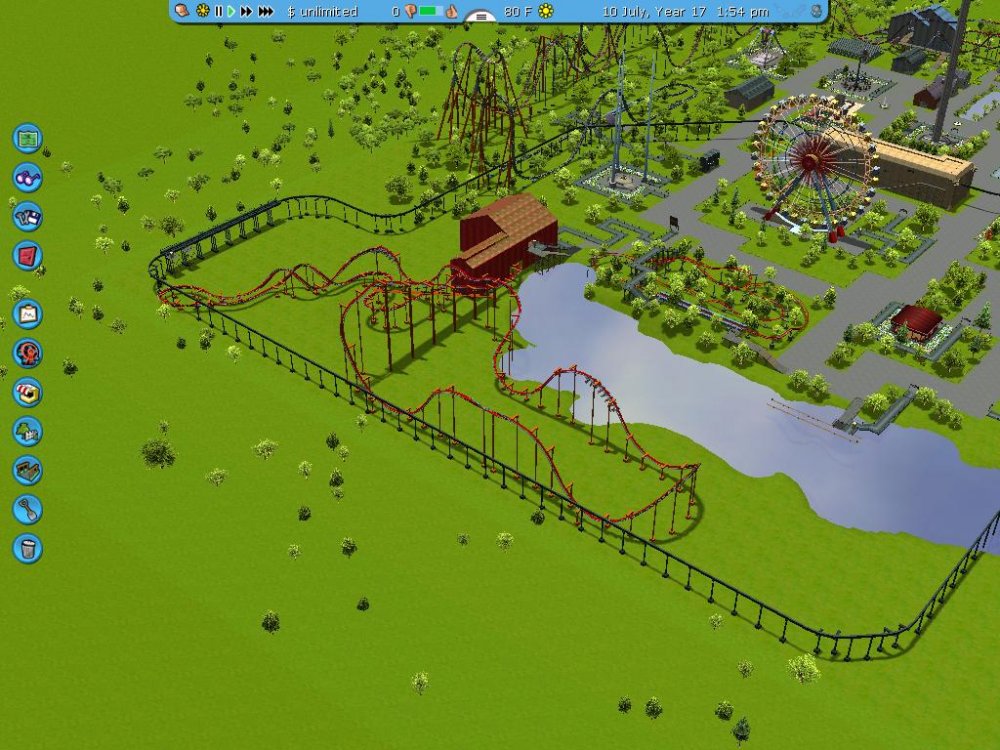Click the red book icon
This screenshot has width=1000, height=750.
[x=27, y=255]
